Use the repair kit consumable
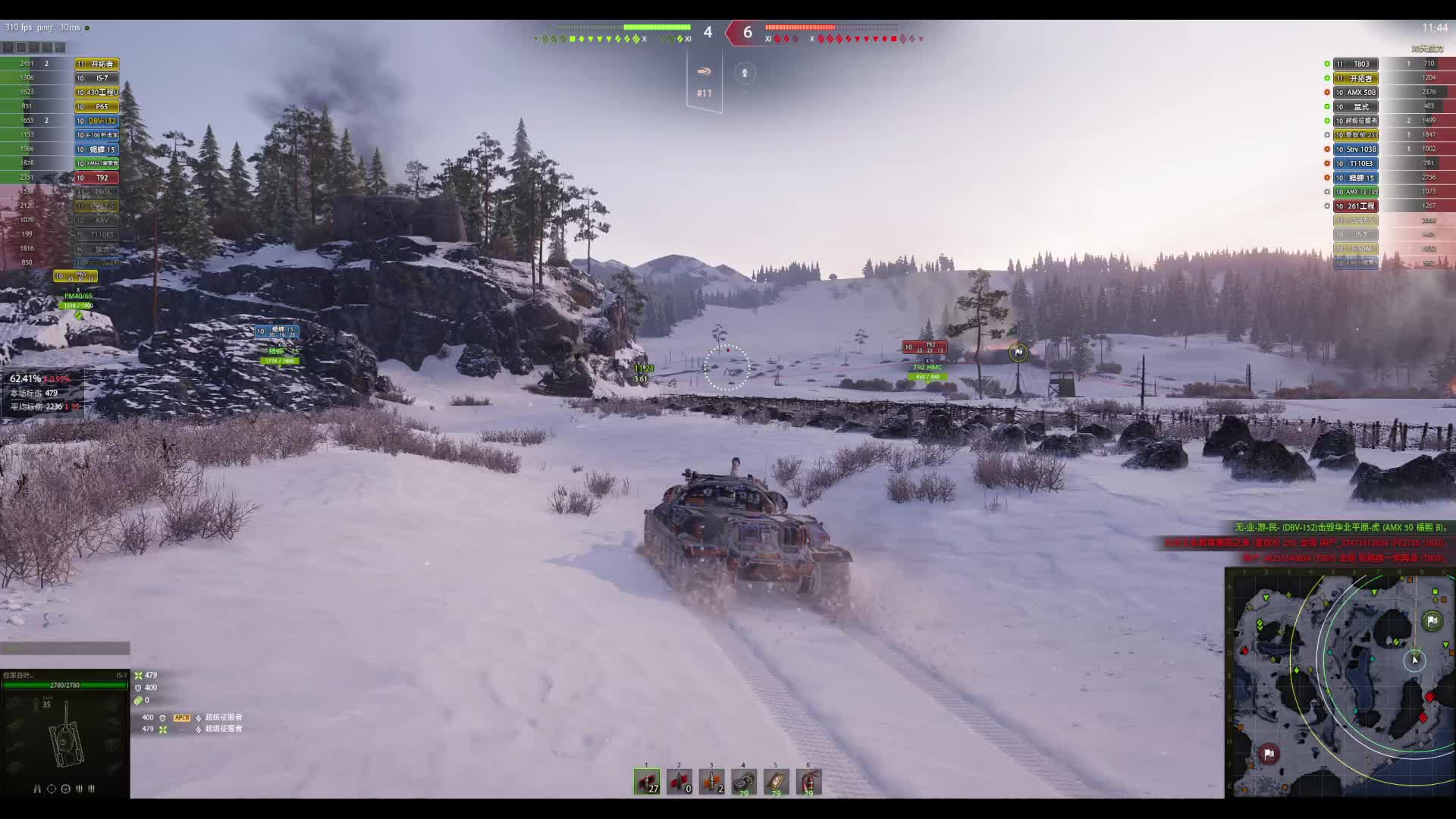This screenshot has width=1456, height=819. tap(744, 781)
